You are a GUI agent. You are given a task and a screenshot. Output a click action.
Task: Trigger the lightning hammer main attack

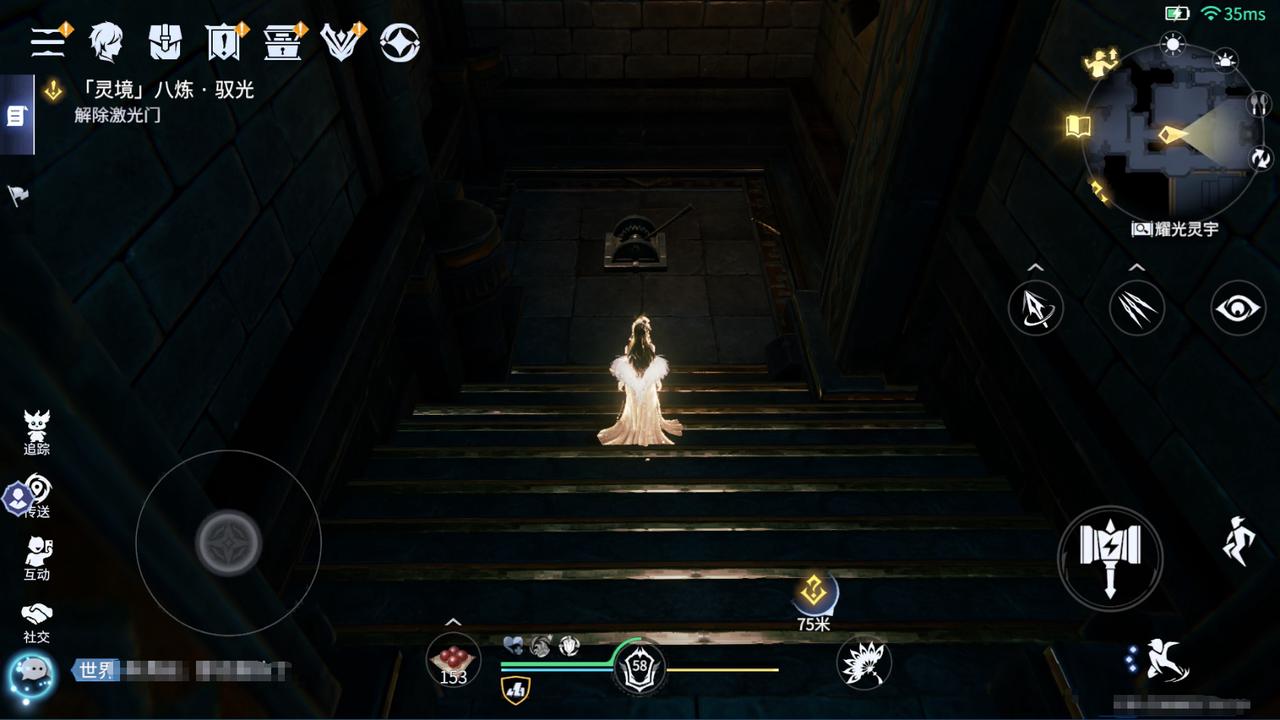(1110, 557)
